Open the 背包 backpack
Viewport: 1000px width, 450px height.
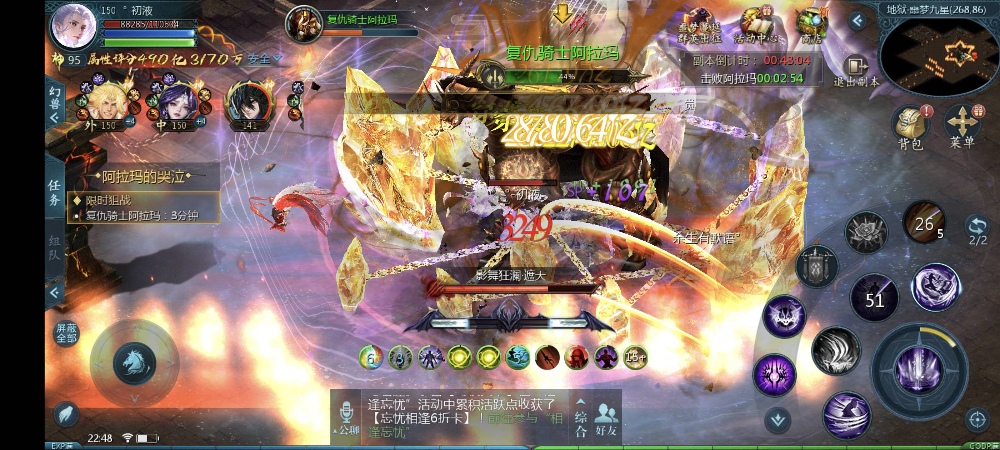pyautogui.click(x=909, y=126)
